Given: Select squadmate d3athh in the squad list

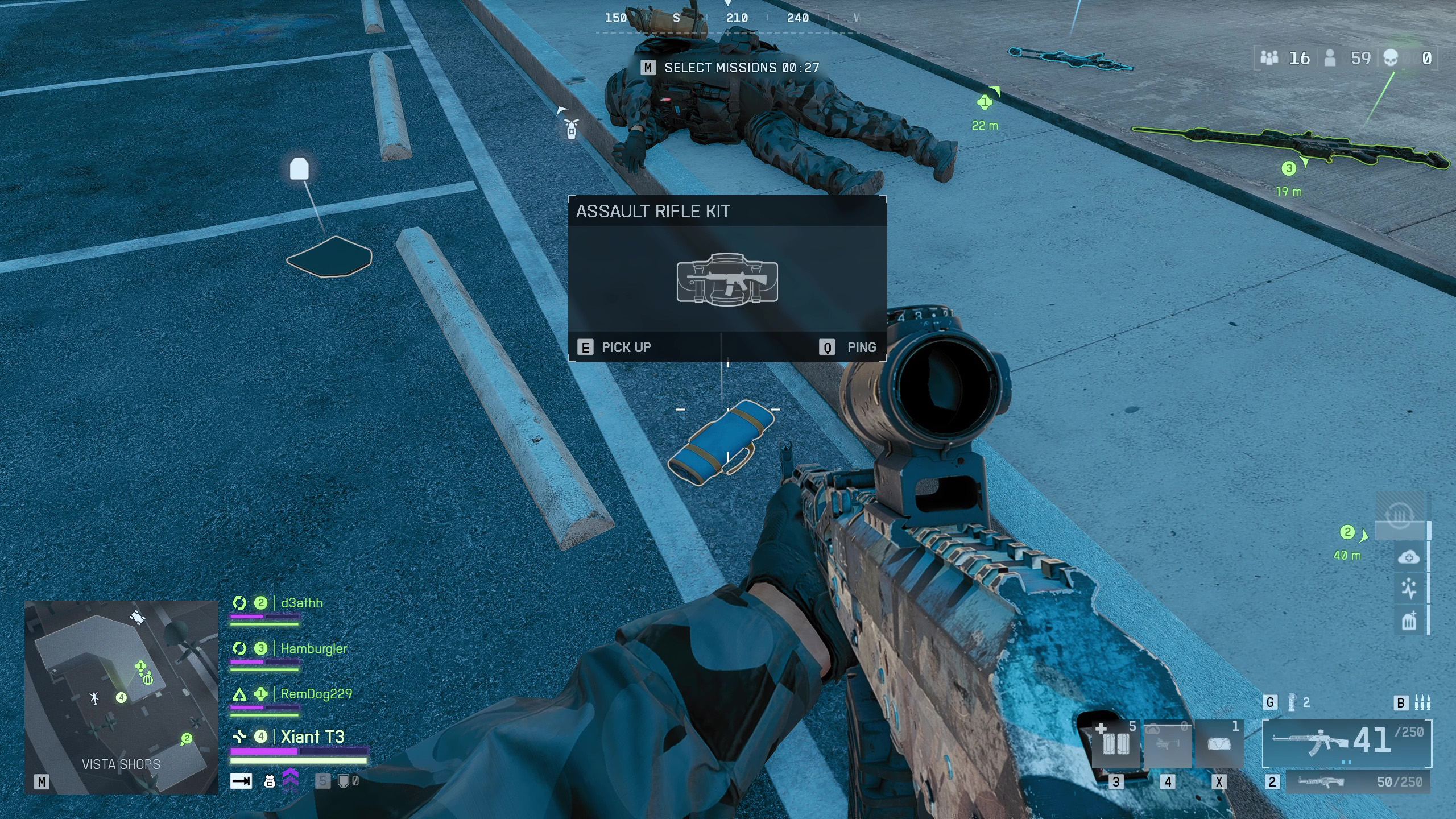Looking at the screenshot, I should [x=301, y=603].
